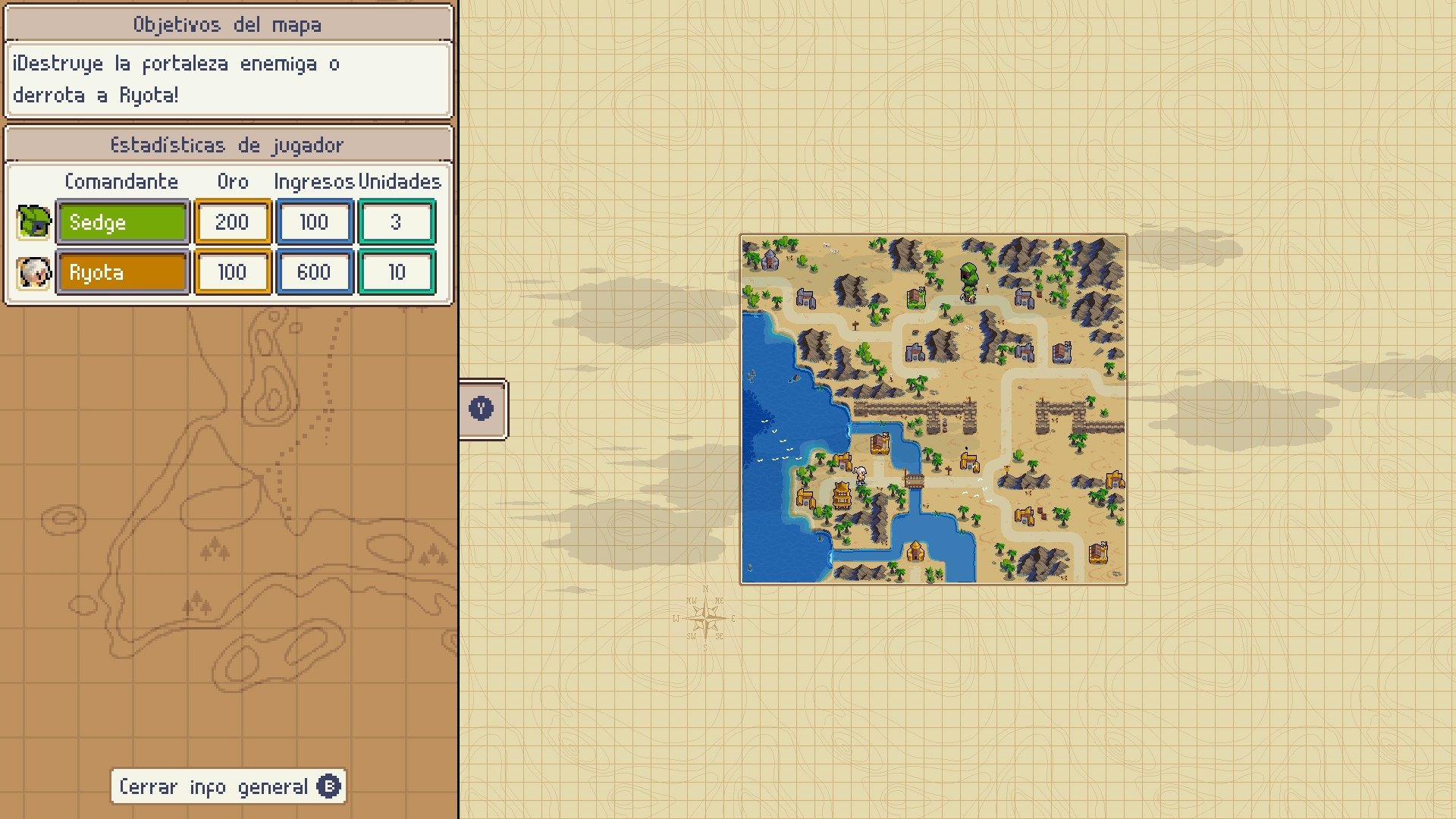Viewport: 1456px width, 819px height.
Task: Click the compass rose below the minimap
Action: coord(706,617)
